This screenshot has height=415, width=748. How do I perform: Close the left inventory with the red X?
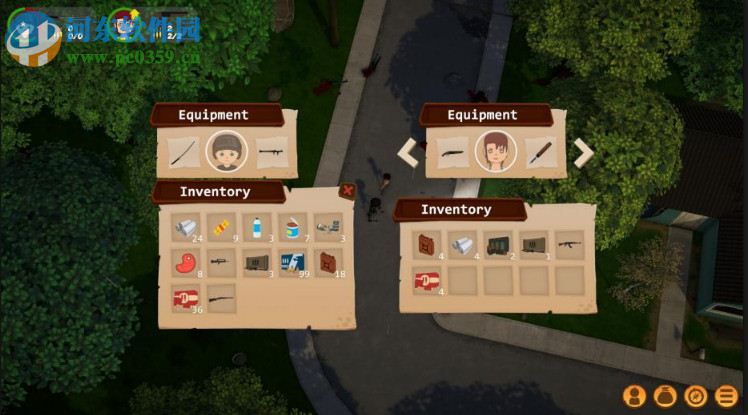coord(347,190)
